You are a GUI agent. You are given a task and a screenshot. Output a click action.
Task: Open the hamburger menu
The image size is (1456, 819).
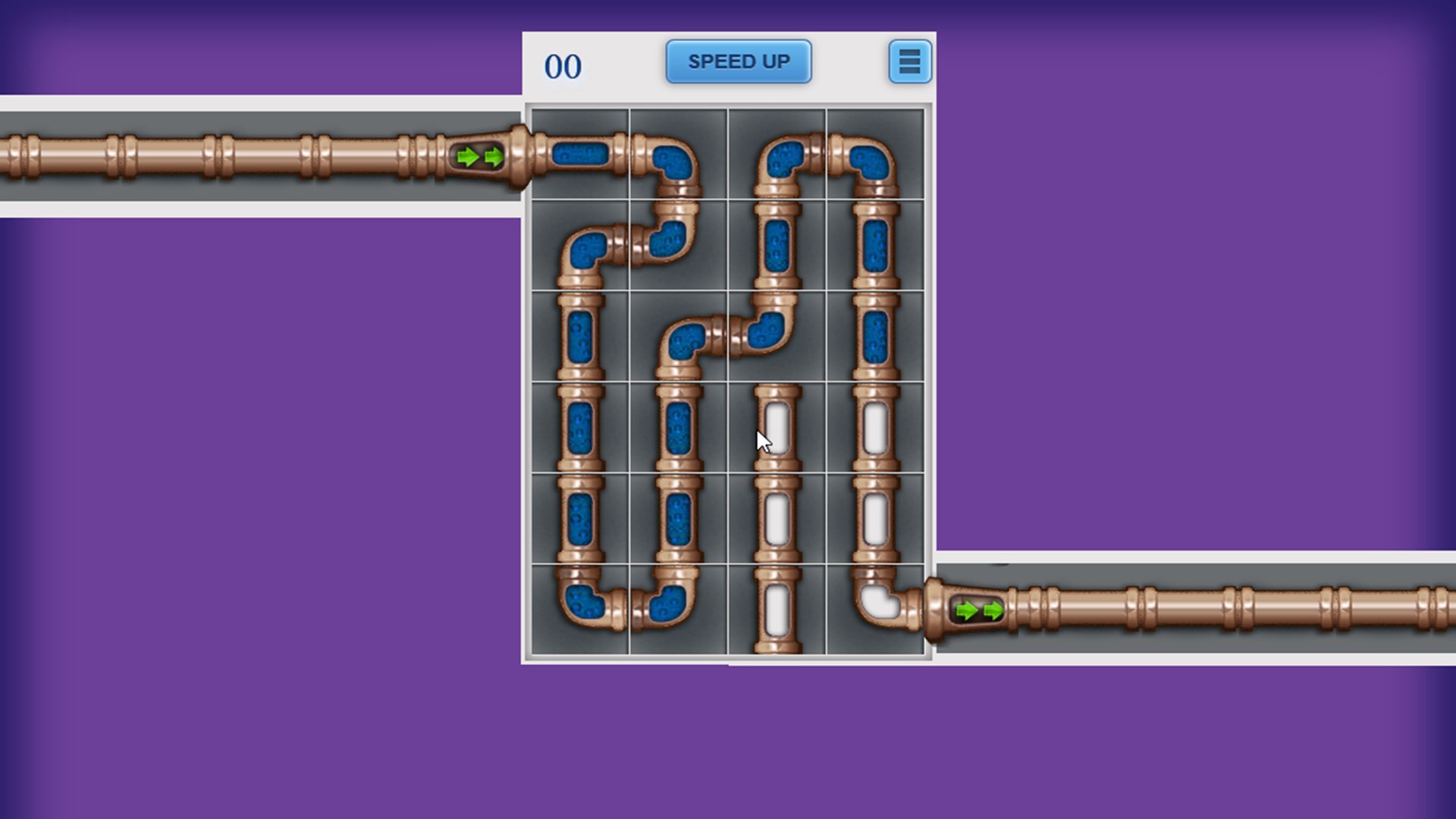pos(908,62)
